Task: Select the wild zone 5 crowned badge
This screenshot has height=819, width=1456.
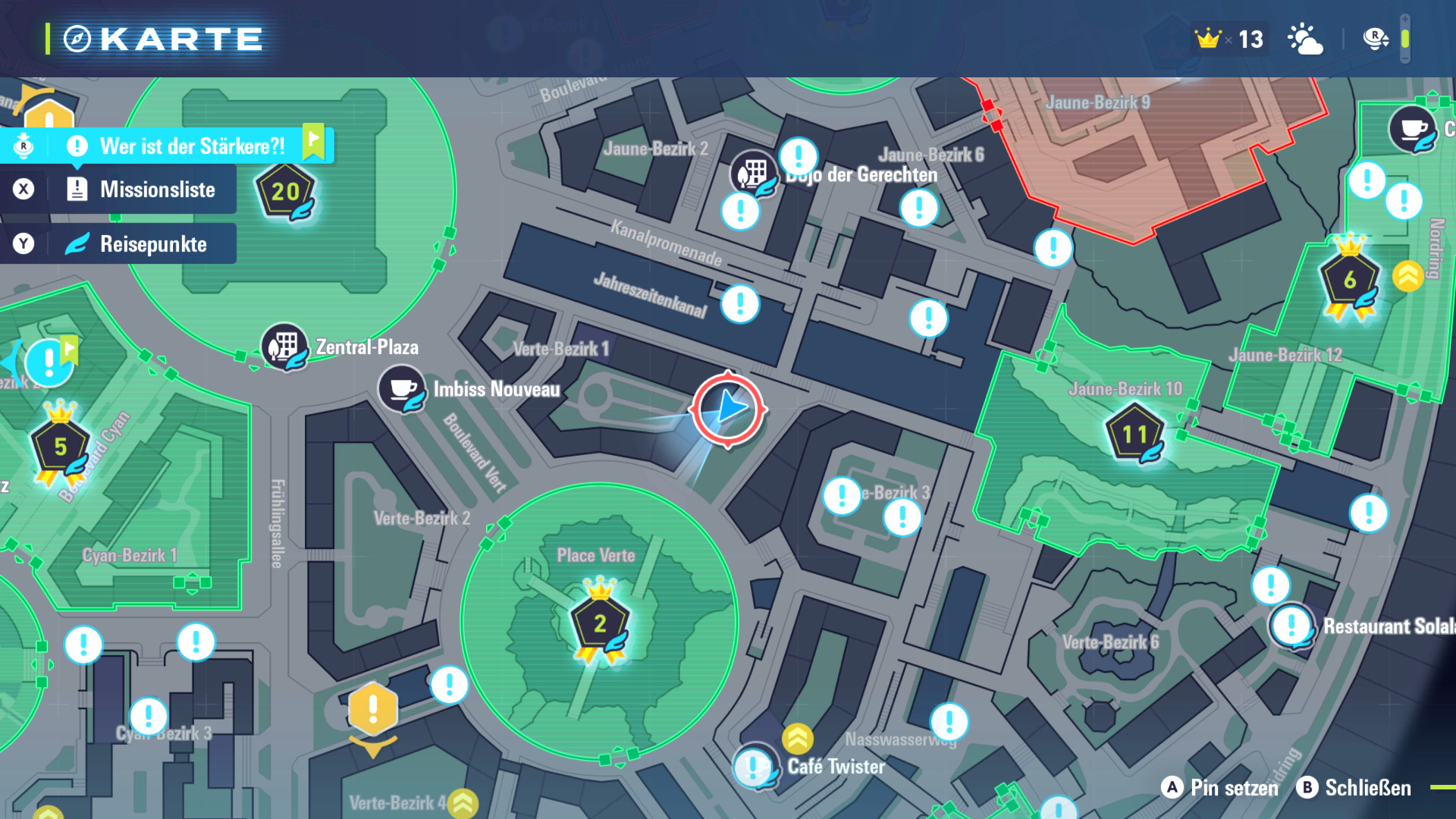Action: point(60,447)
